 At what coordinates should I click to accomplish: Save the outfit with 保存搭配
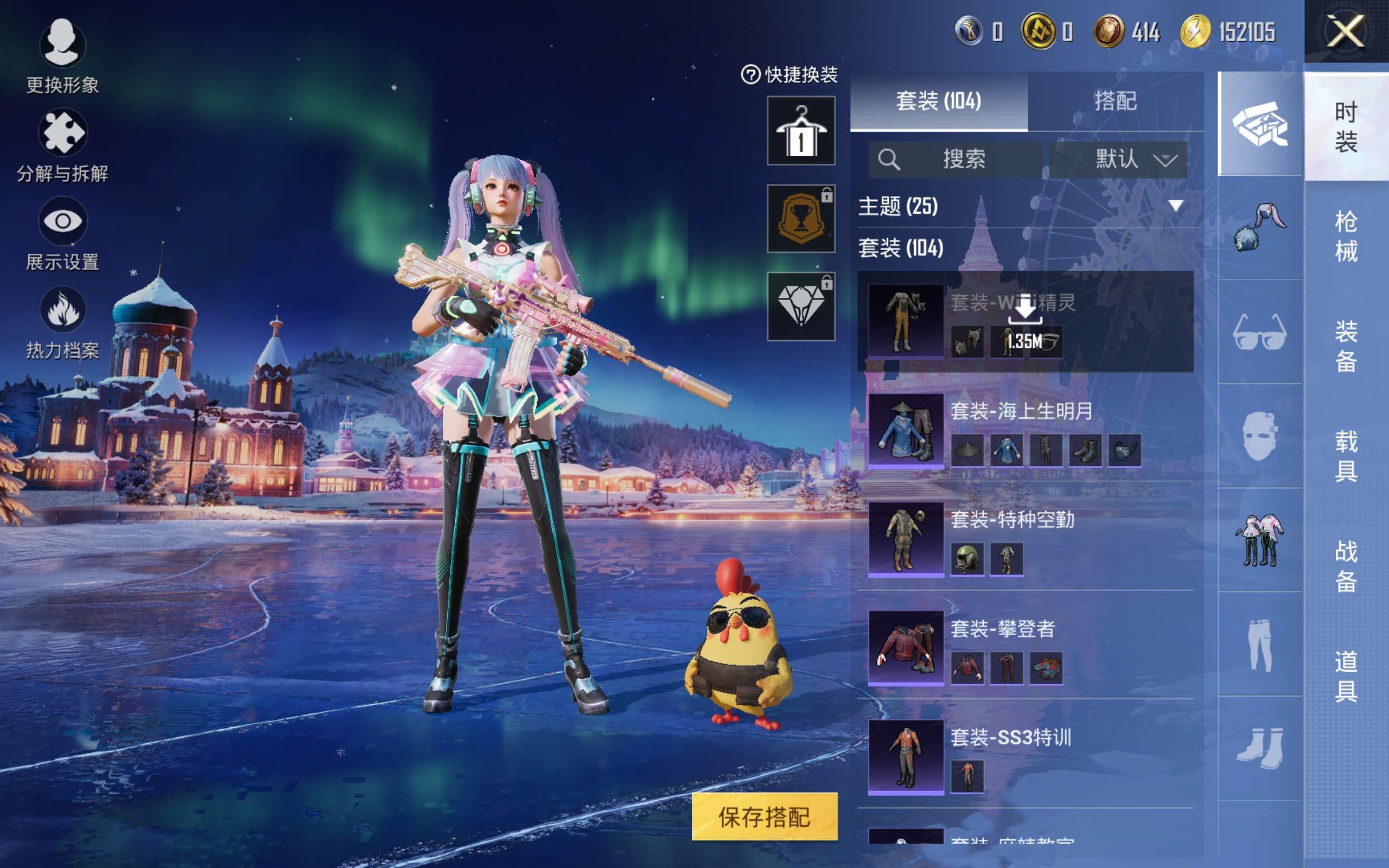tap(764, 817)
